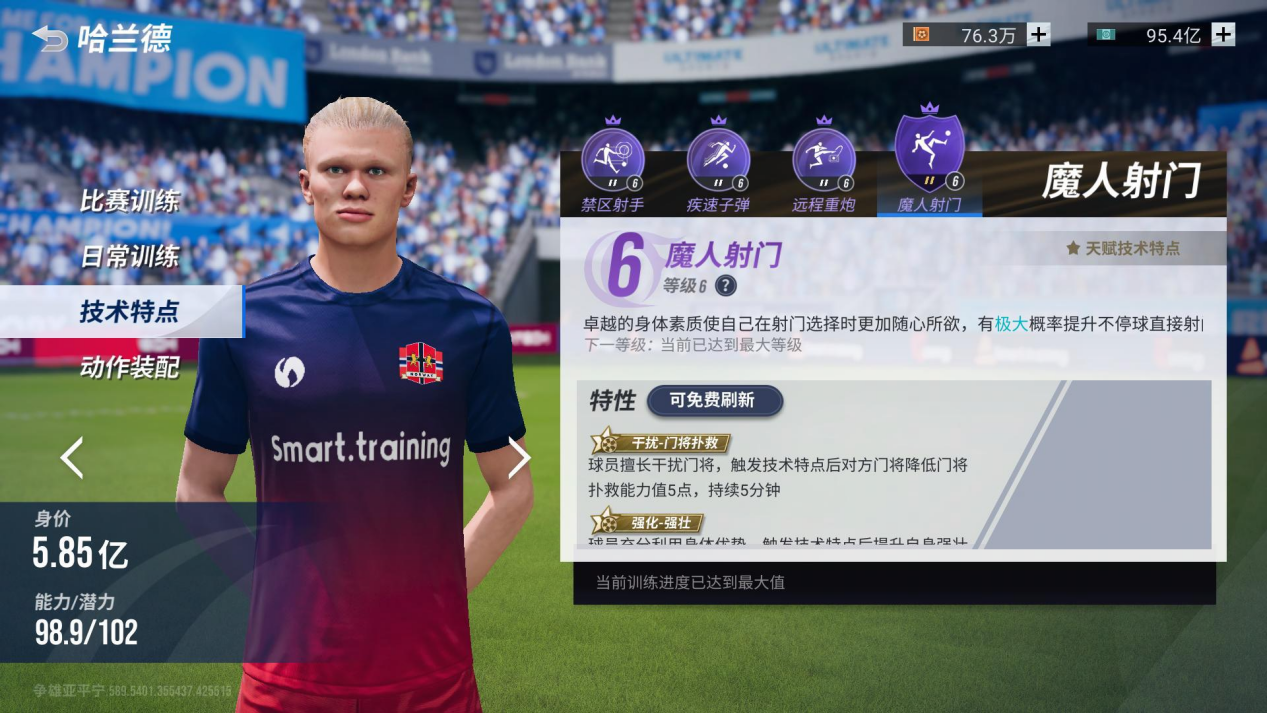This screenshot has height=713, width=1267.
Task: Choose the 技术特点 menu entry
Action: [x=129, y=311]
